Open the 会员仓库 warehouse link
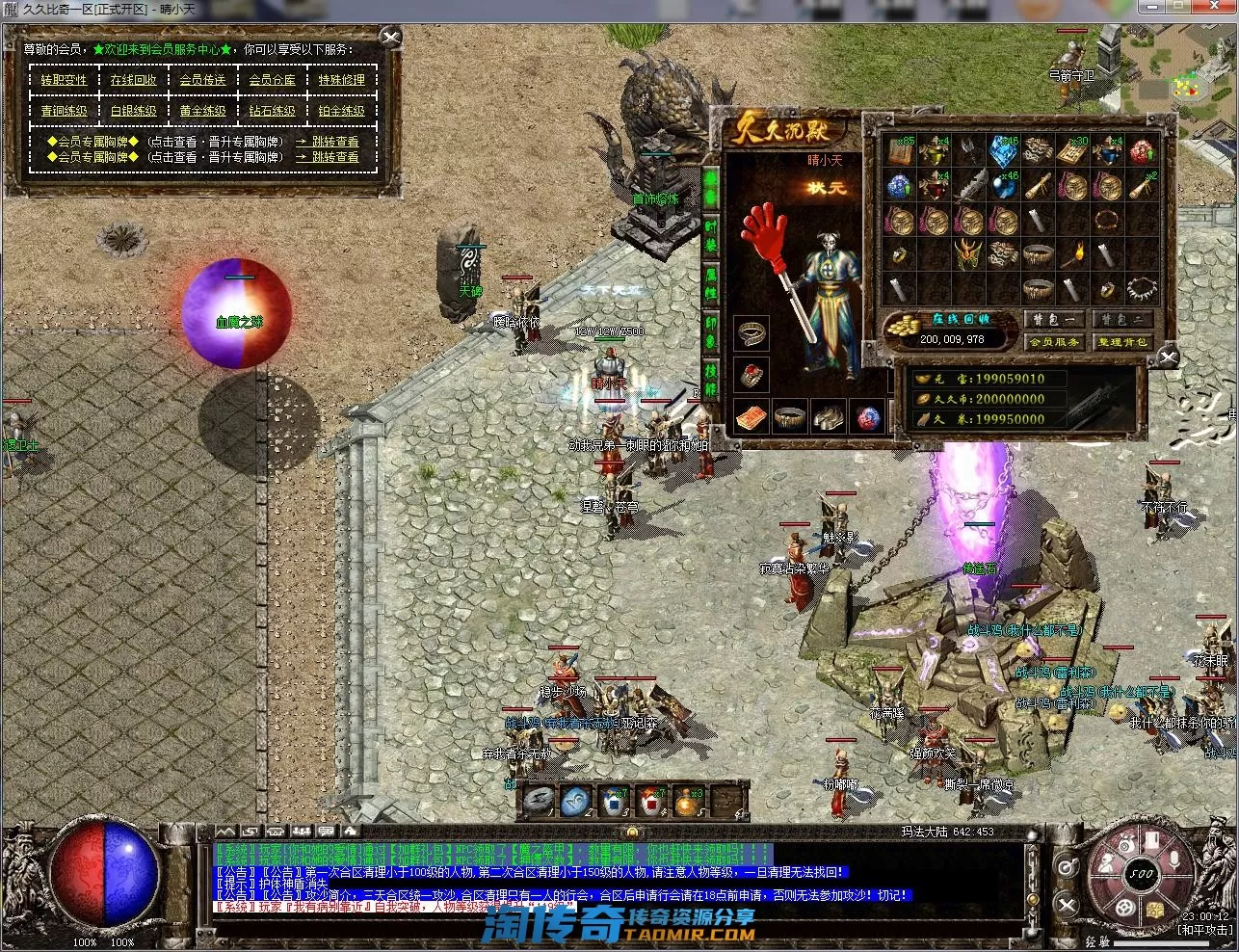Screen dimensions: 1239x952 (x=272, y=81)
